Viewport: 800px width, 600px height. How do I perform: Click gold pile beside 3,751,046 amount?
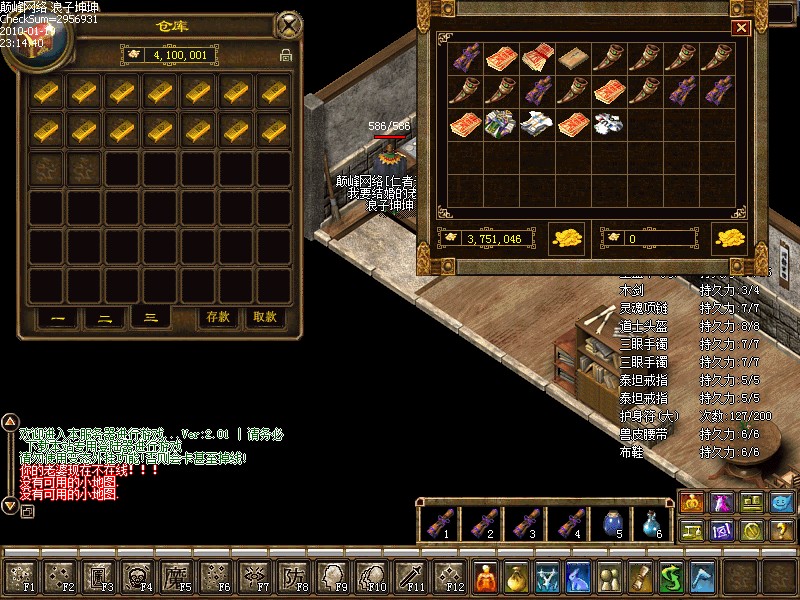[567, 239]
